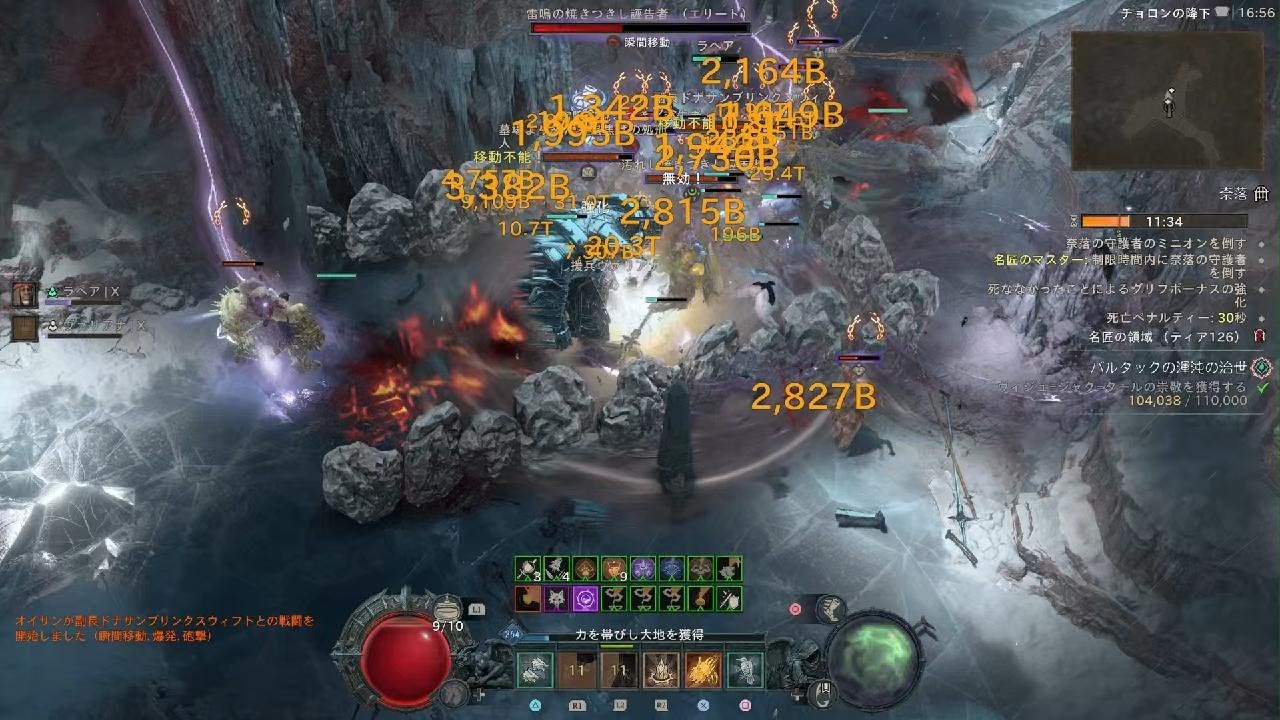Open the minimap

[x=1167, y=100]
